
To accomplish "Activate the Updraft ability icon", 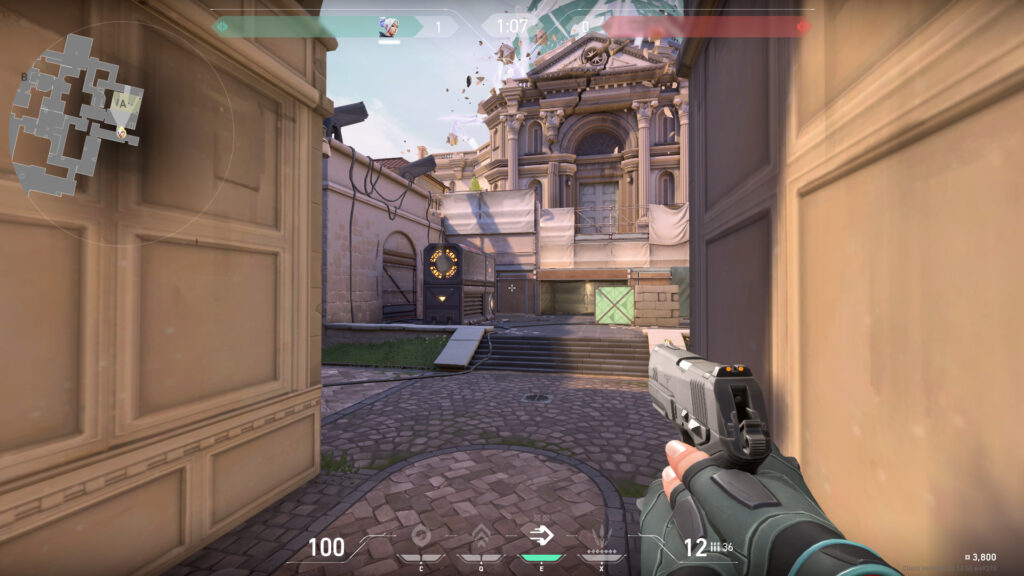I will pos(481,536).
